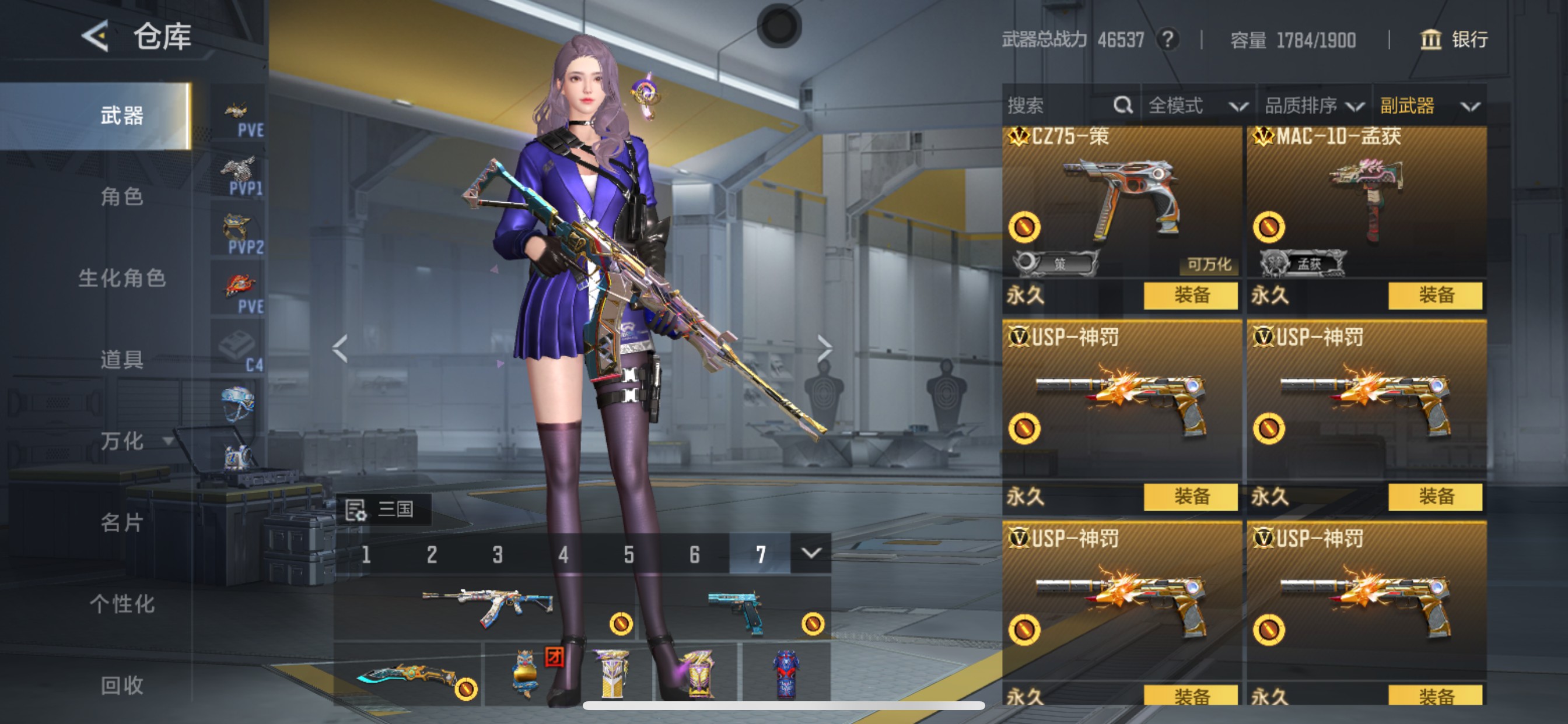Equip the CZ75-策 pistol

click(1191, 294)
